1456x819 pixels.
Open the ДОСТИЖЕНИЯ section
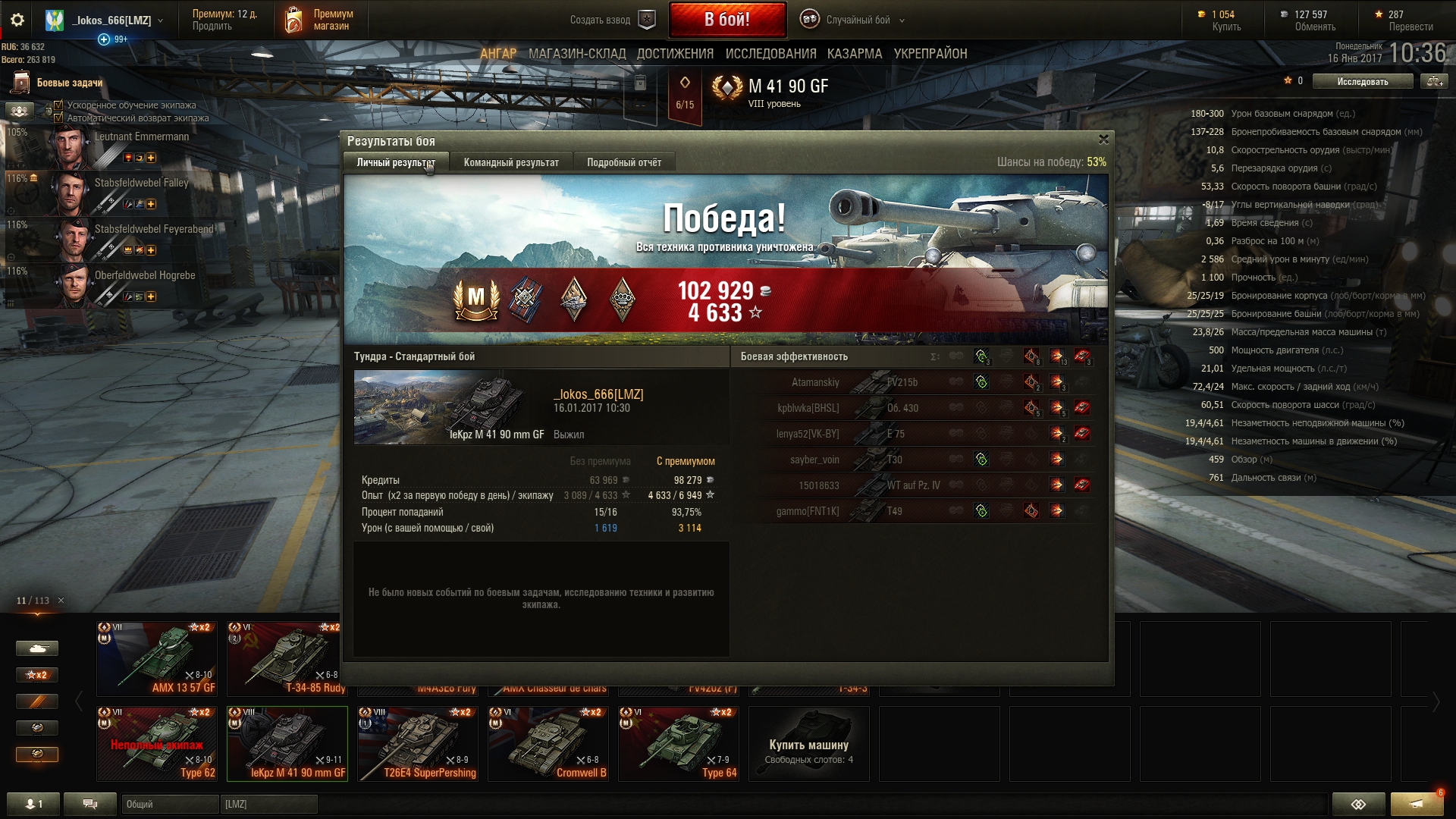point(675,54)
